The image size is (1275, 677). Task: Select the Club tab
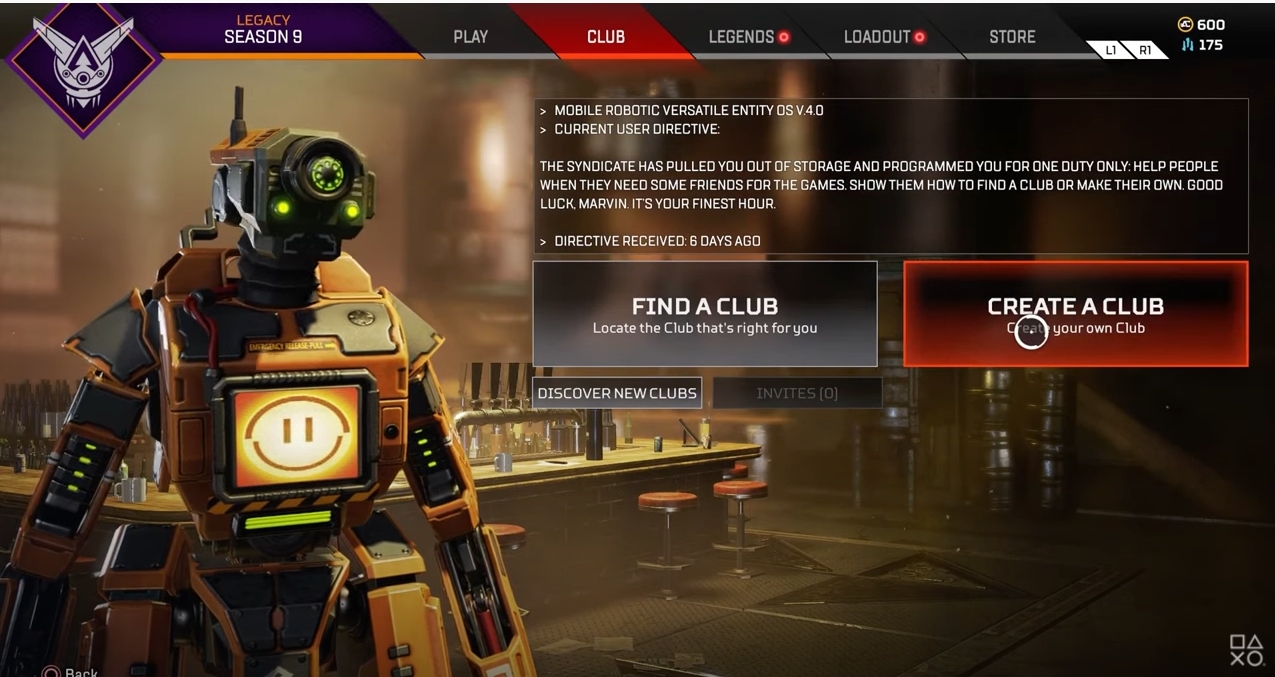pyautogui.click(x=605, y=37)
